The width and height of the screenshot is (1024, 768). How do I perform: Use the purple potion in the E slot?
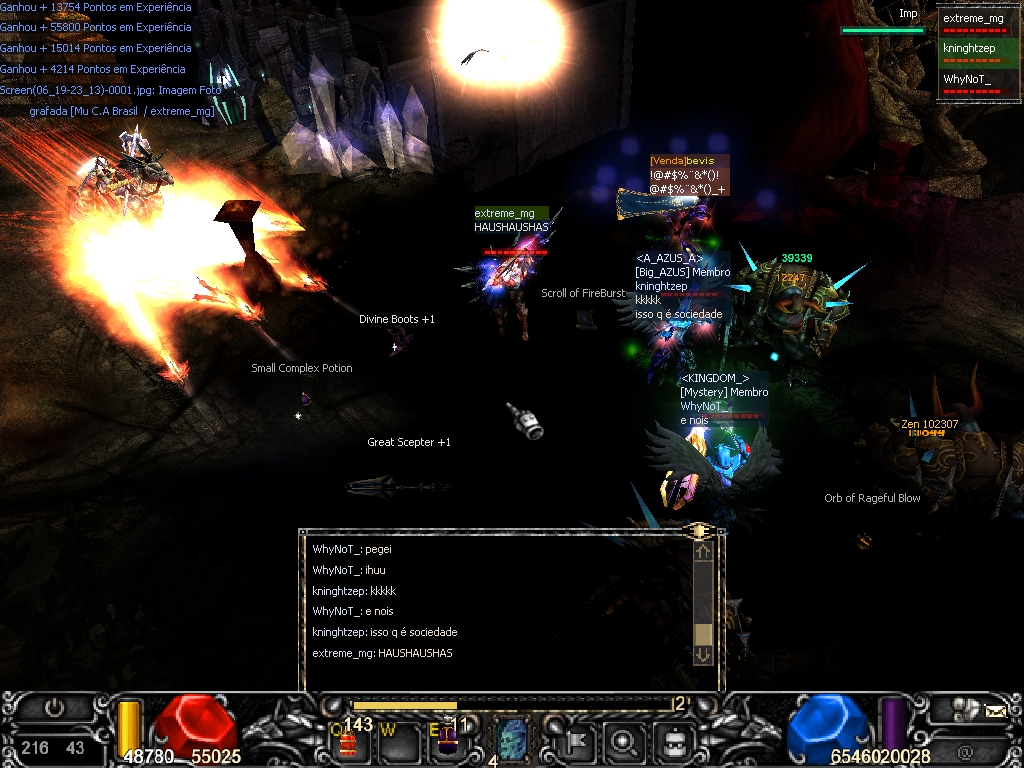[x=447, y=740]
